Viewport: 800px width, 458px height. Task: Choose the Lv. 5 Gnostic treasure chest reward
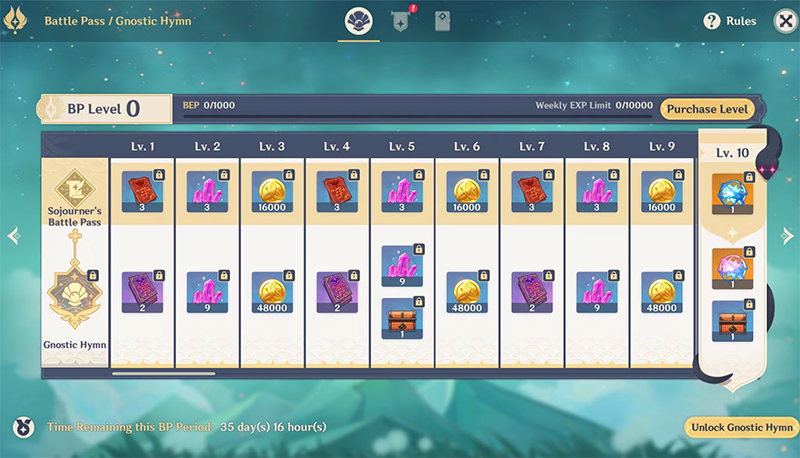tap(402, 318)
